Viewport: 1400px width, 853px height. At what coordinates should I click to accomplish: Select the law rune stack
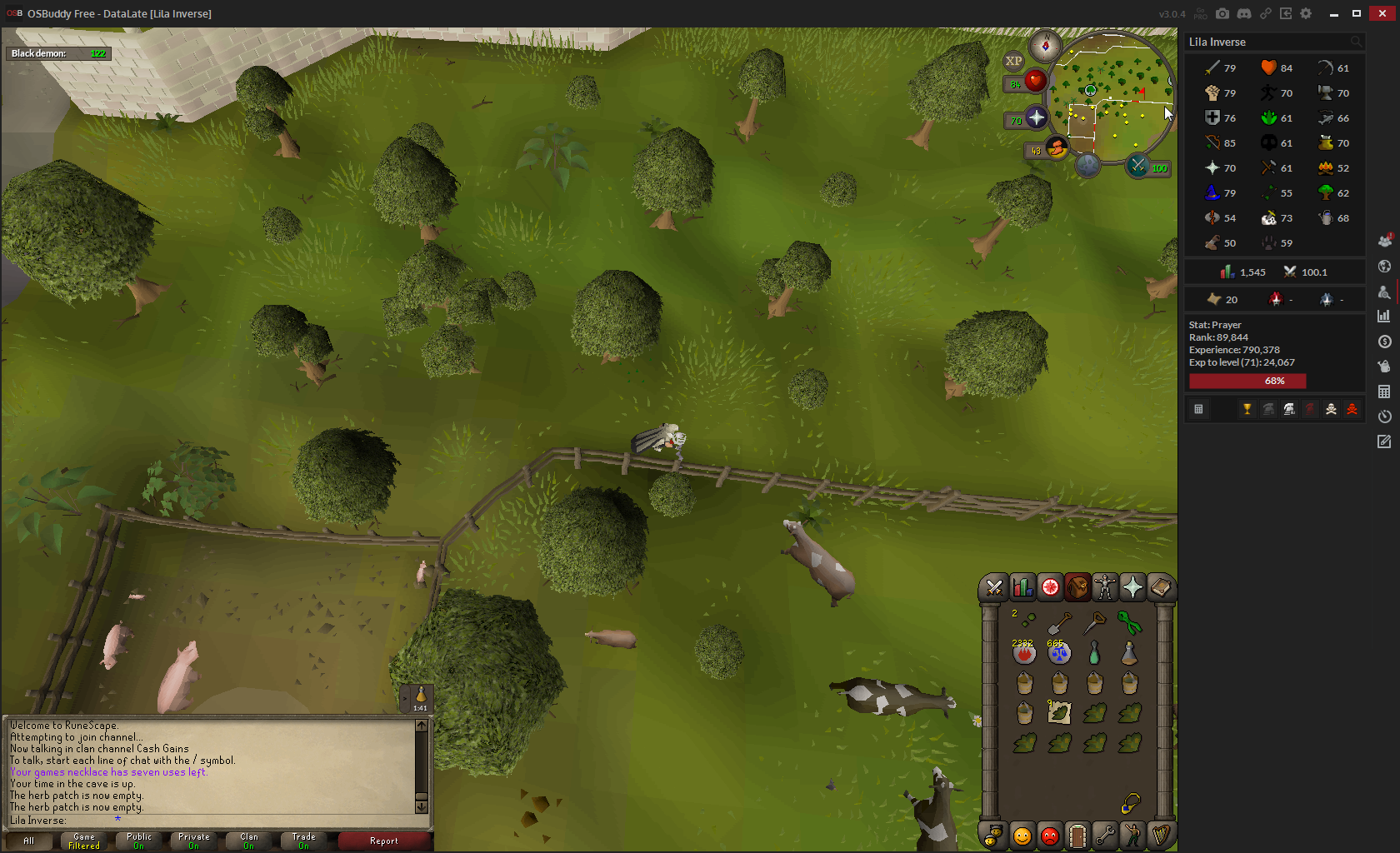pyautogui.click(x=1059, y=654)
